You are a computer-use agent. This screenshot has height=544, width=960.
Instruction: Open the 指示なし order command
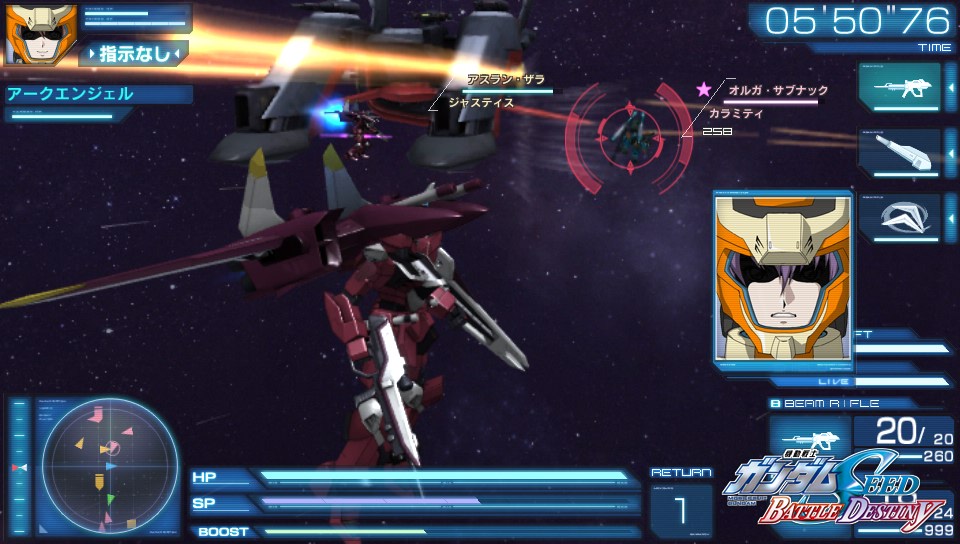click(x=134, y=53)
